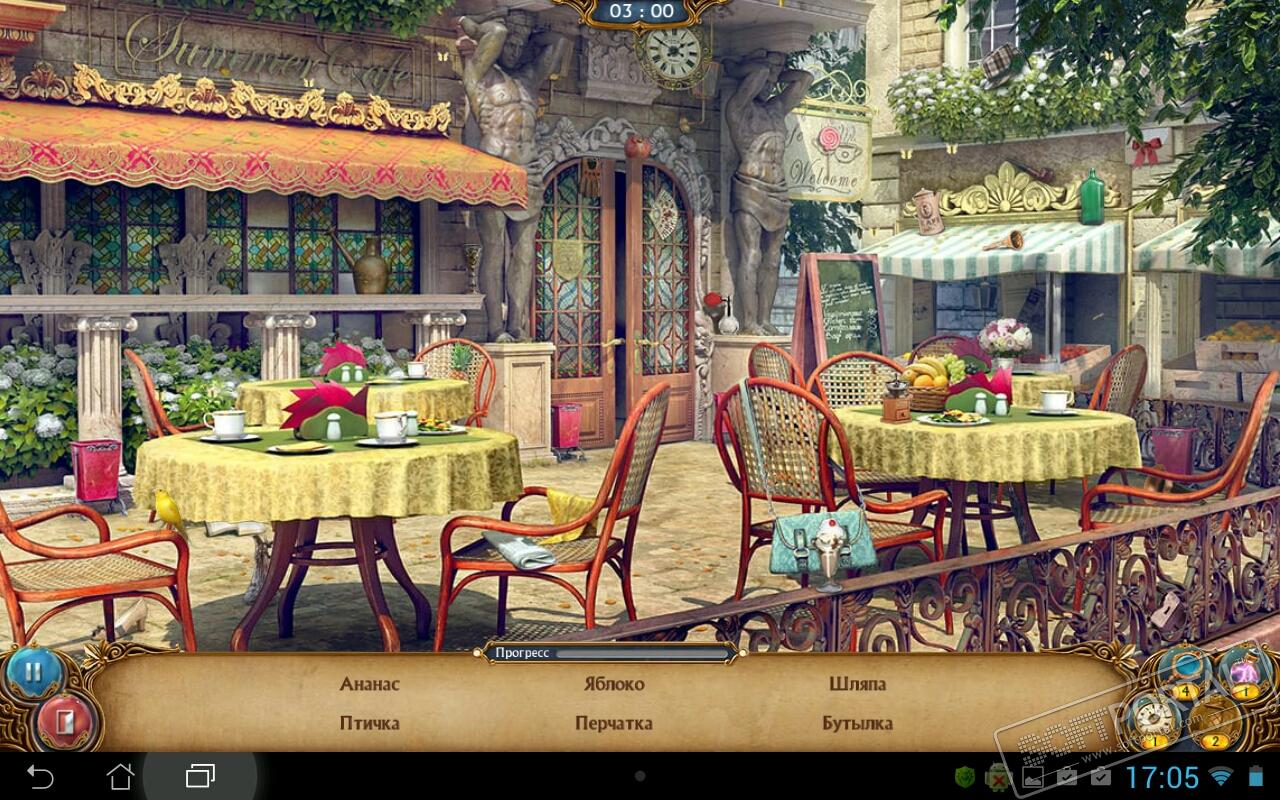Viewport: 1280px width, 800px height.
Task: Pick the Бутылка entry in the list
Action: tap(857, 723)
